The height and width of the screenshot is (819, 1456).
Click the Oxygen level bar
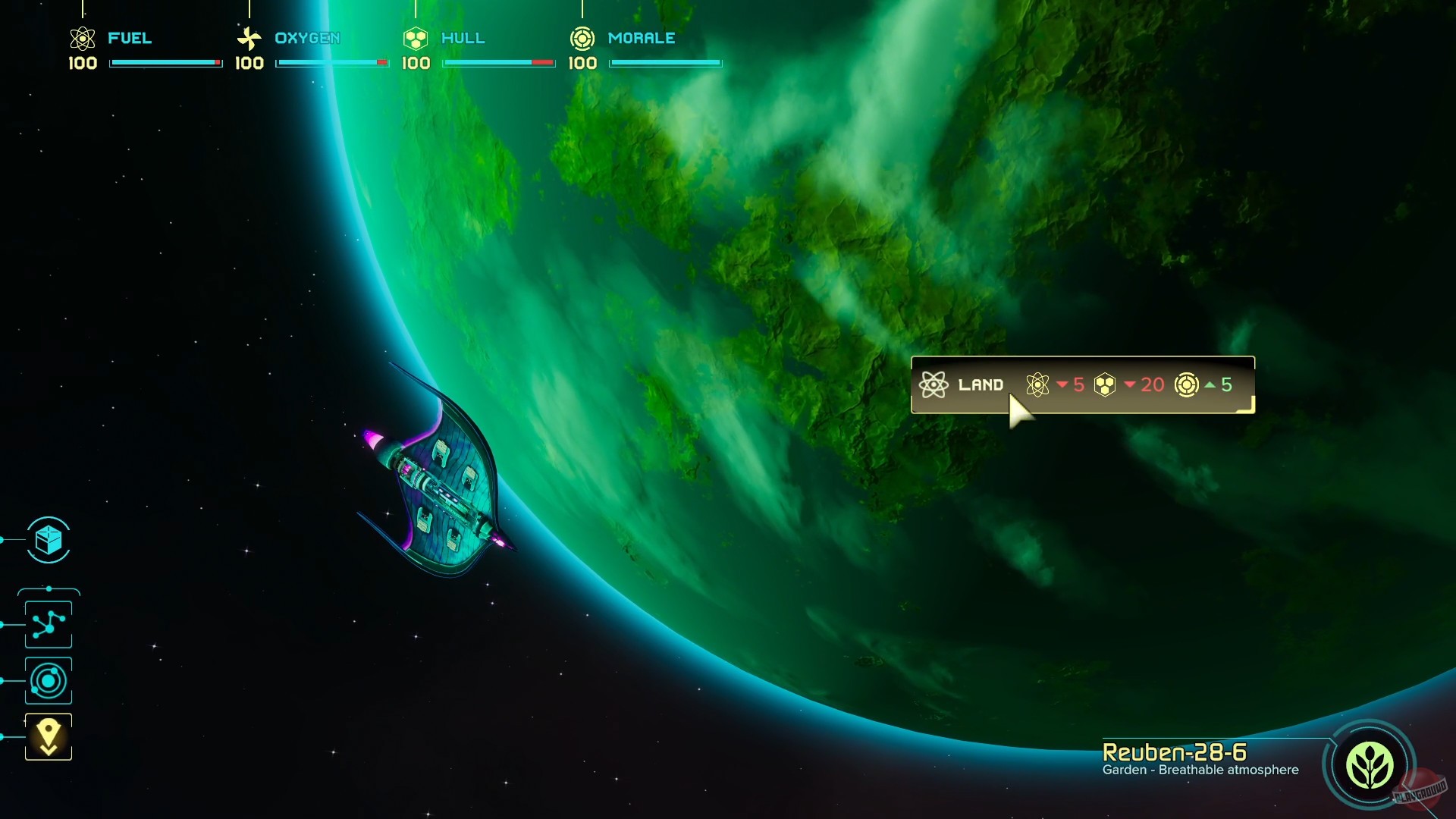tap(331, 64)
